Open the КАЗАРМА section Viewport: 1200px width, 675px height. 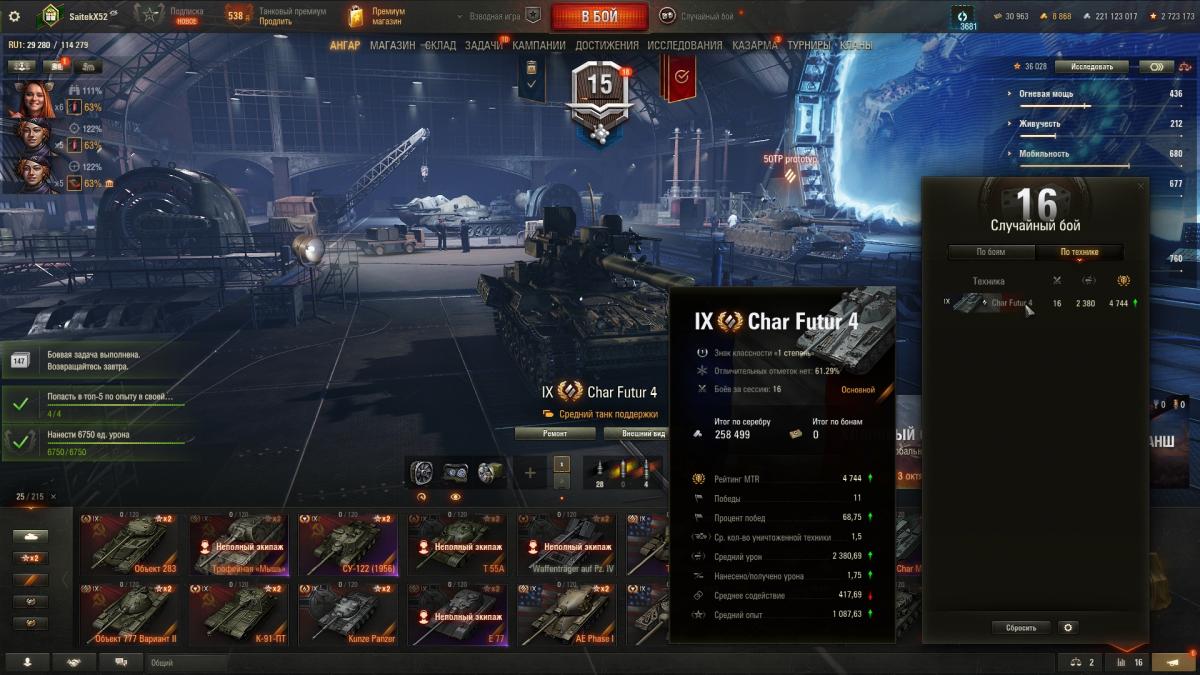[x=754, y=45]
